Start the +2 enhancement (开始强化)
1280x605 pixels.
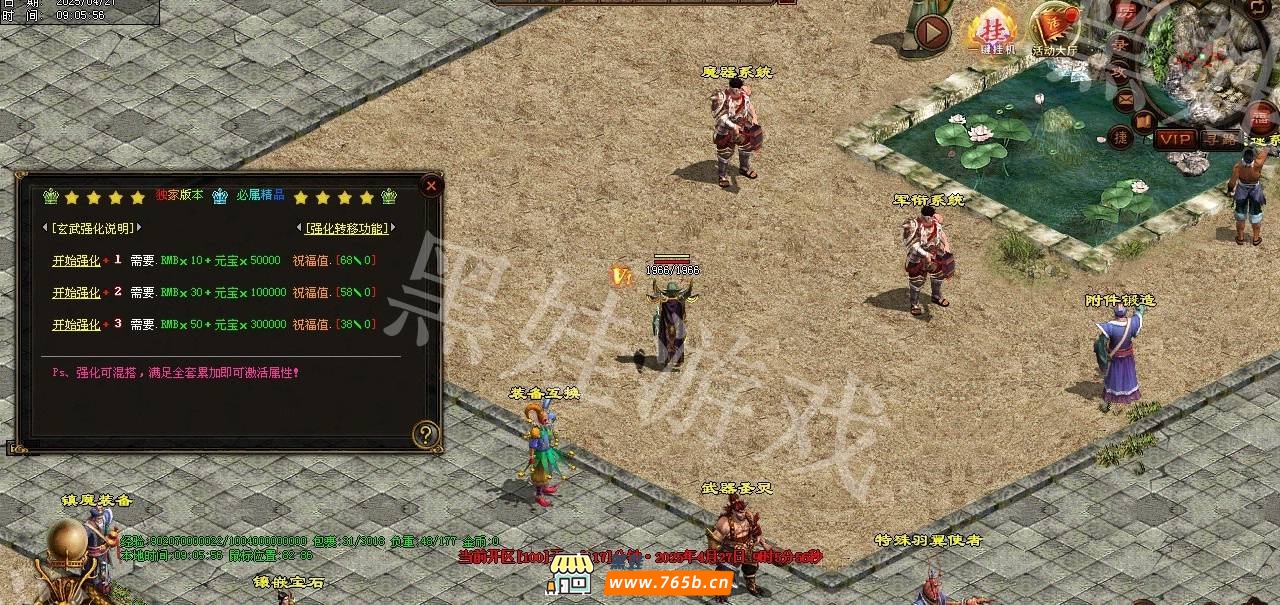coord(76,293)
